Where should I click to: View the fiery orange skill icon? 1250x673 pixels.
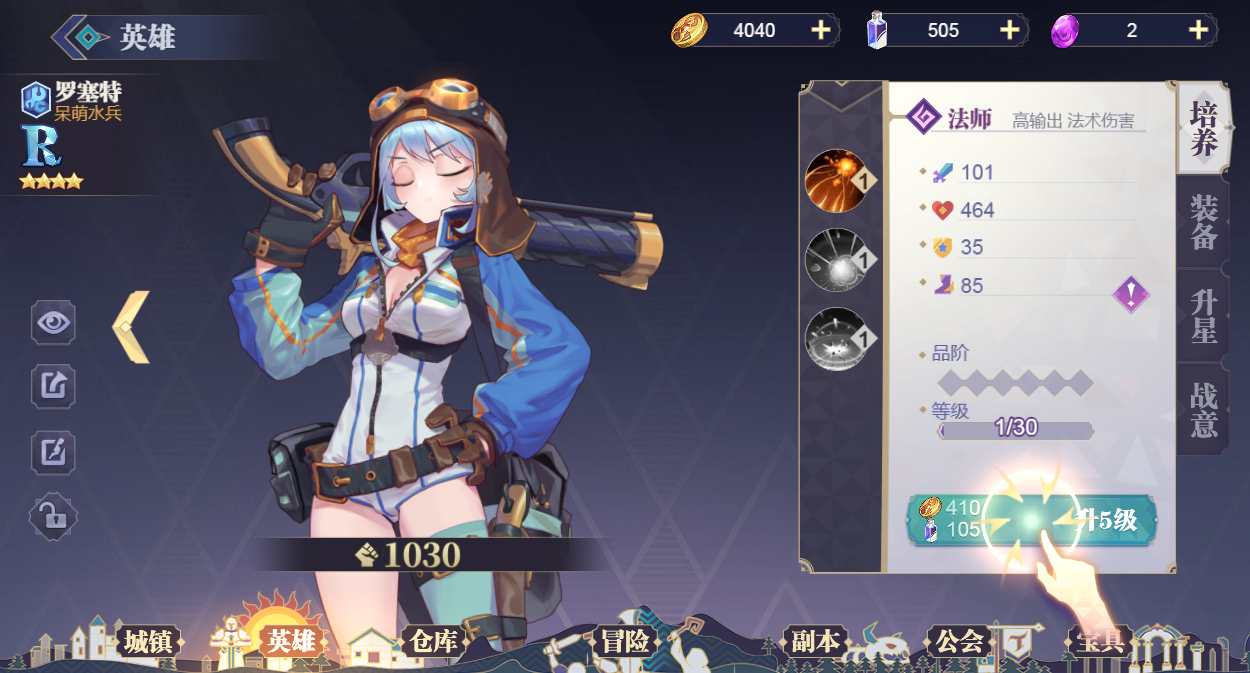pos(835,181)
